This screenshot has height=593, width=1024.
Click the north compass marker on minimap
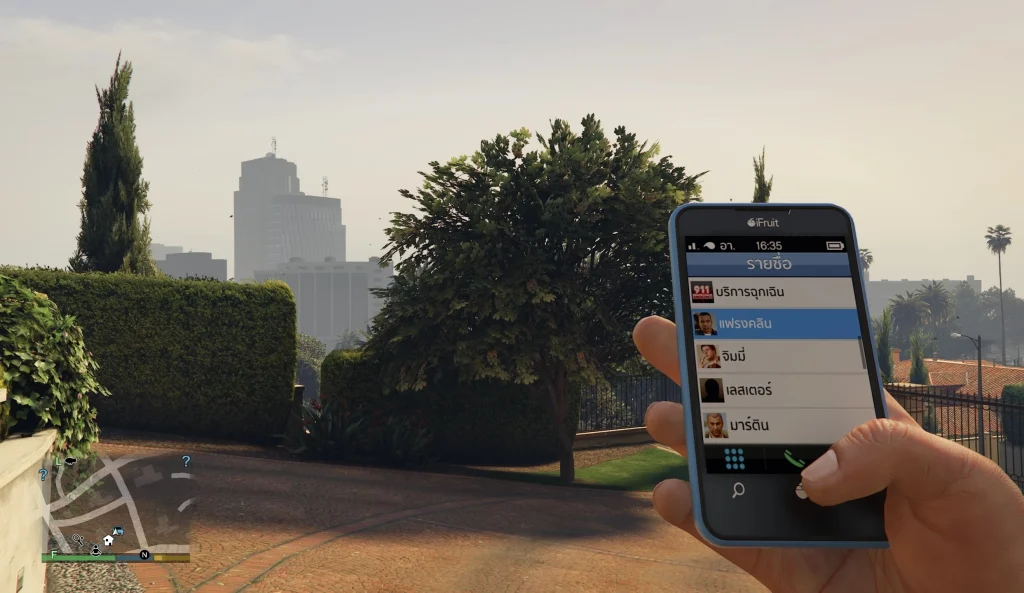tap(144, 555)
